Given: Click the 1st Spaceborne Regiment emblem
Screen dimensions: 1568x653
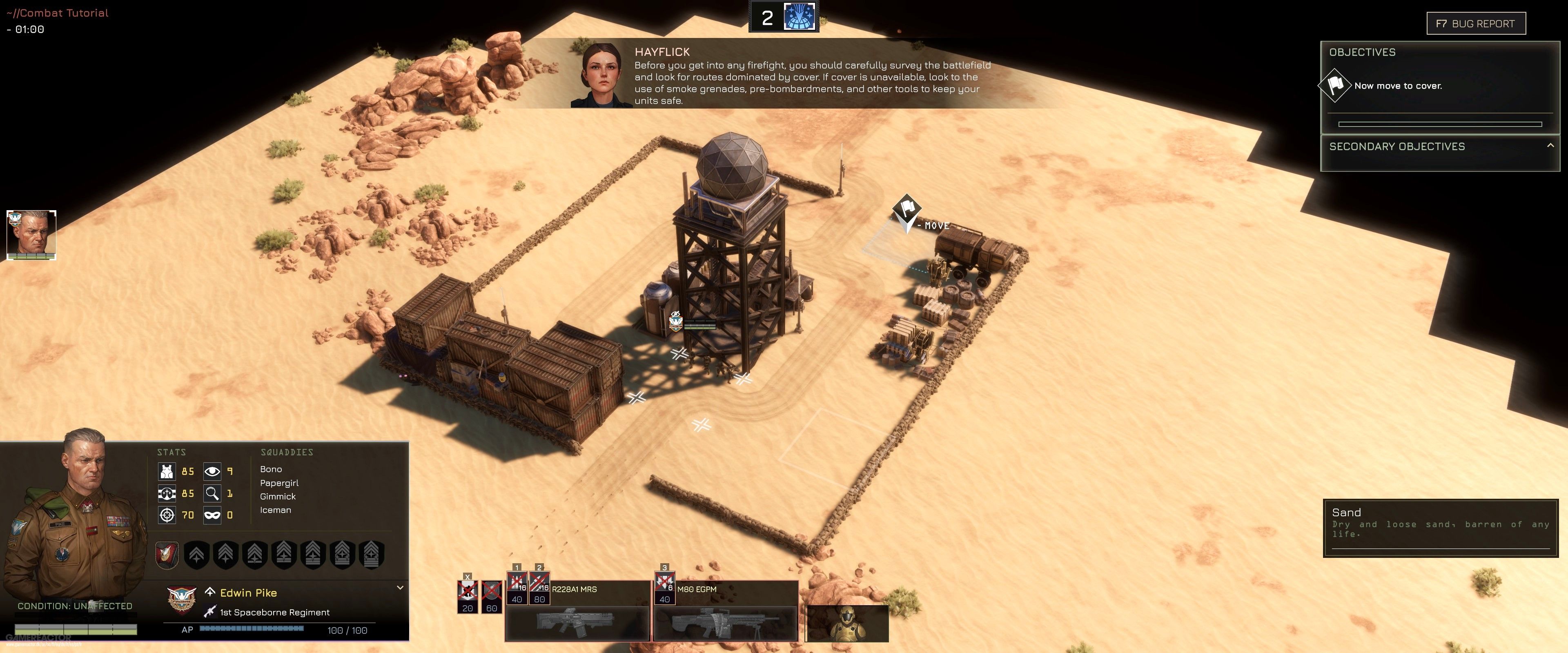Looking at the screenshot, I should click(181, 601).
